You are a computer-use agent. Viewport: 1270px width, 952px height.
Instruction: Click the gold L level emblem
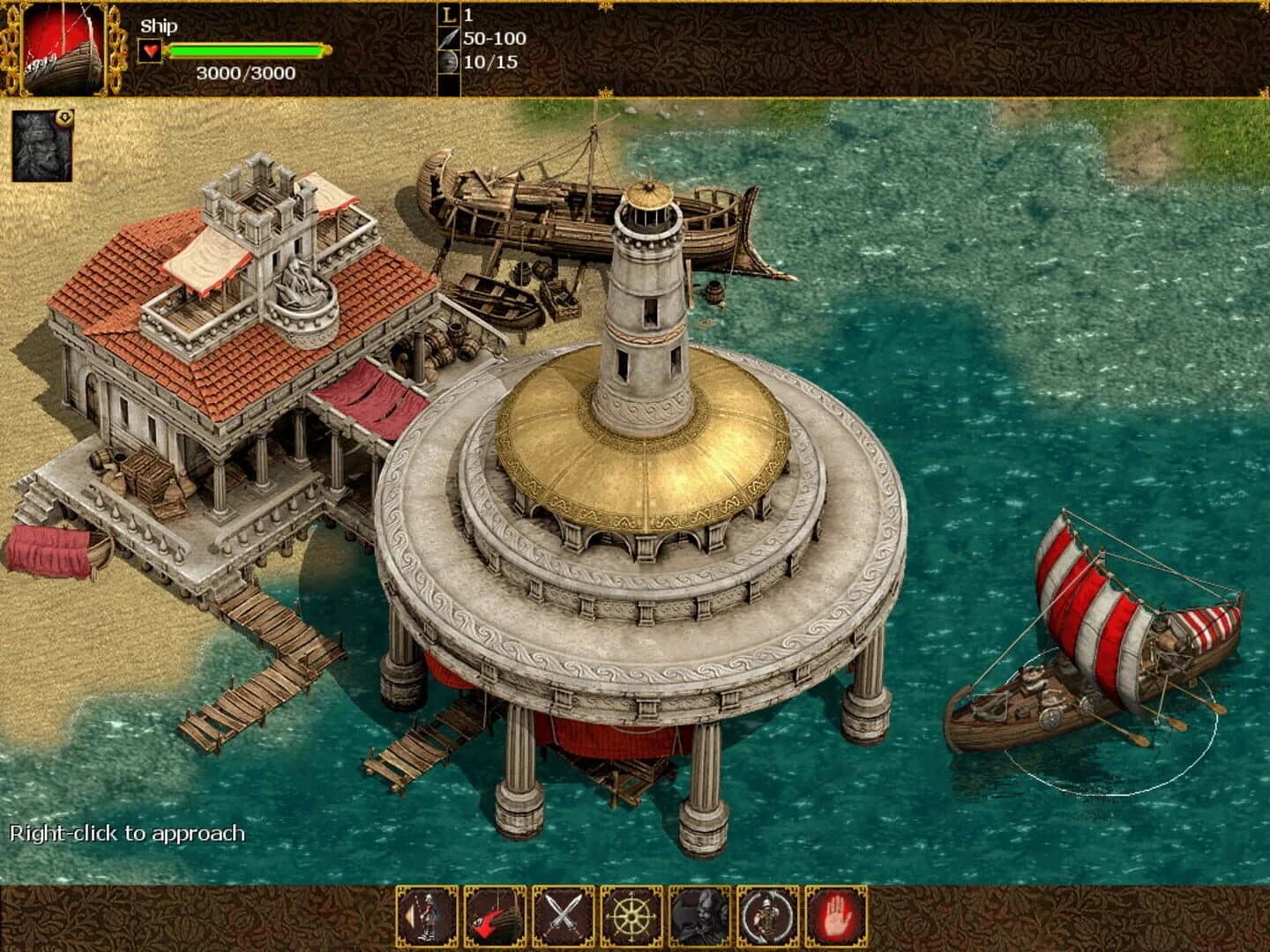pos(448,15)
